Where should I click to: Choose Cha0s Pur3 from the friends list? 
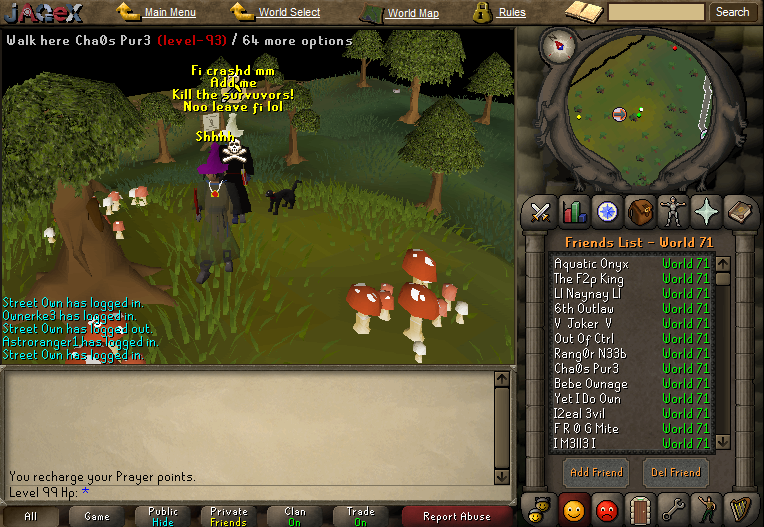(x=585, y=368)
